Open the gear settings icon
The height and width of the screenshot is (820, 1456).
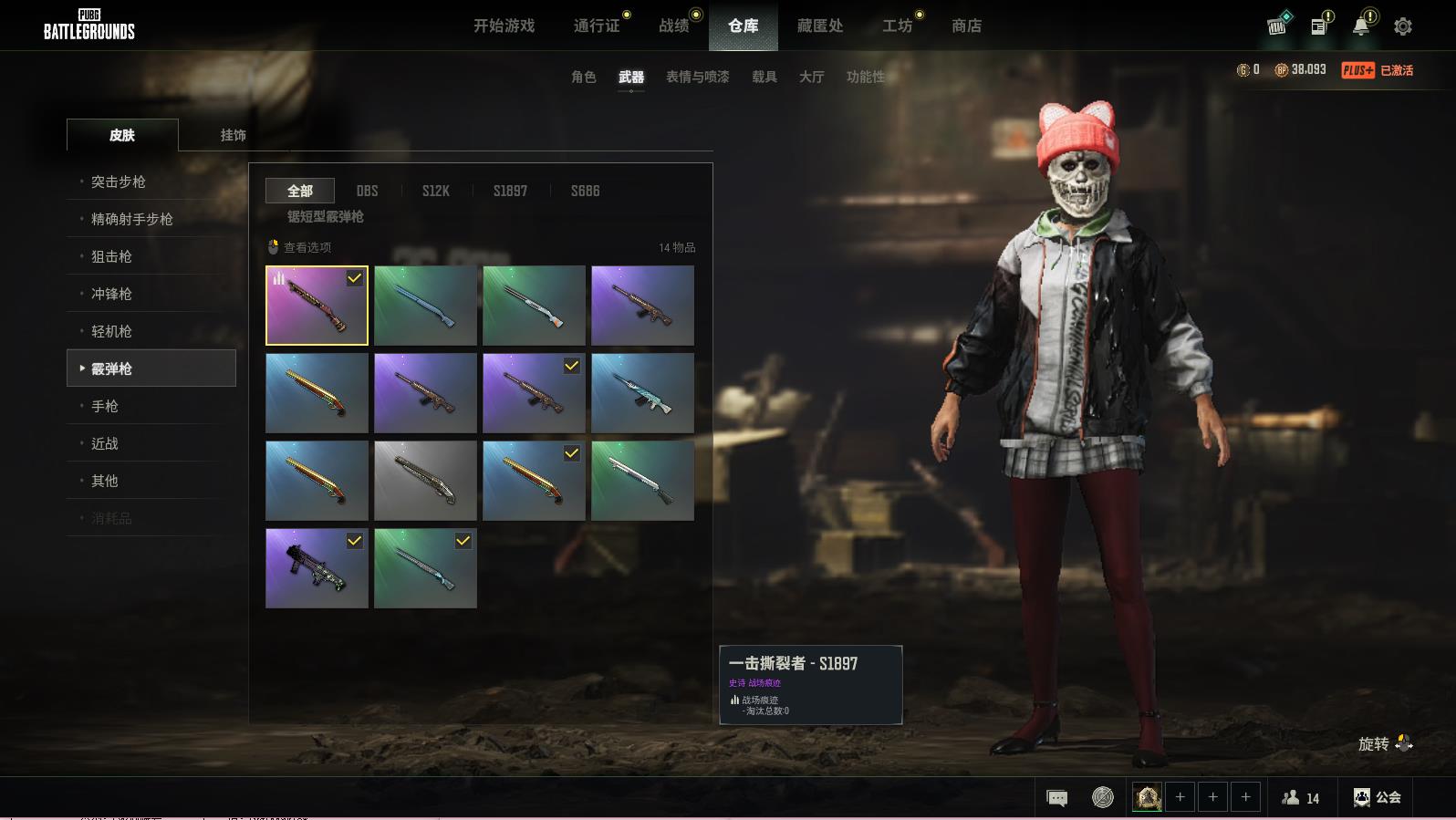[1402, 26]
